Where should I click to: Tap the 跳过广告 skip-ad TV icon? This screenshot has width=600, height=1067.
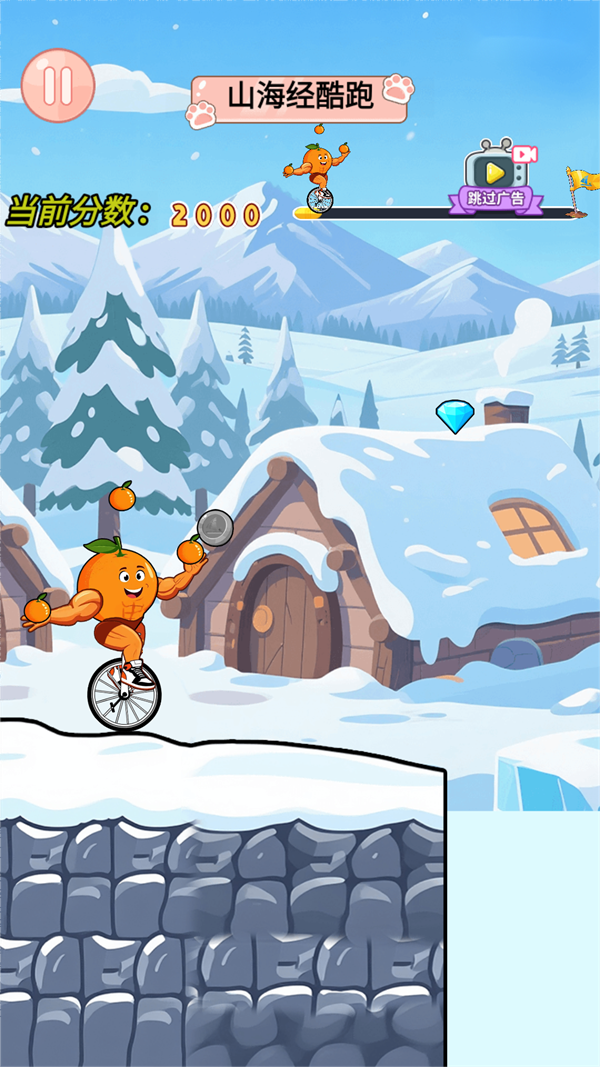[x=497, y=176]
